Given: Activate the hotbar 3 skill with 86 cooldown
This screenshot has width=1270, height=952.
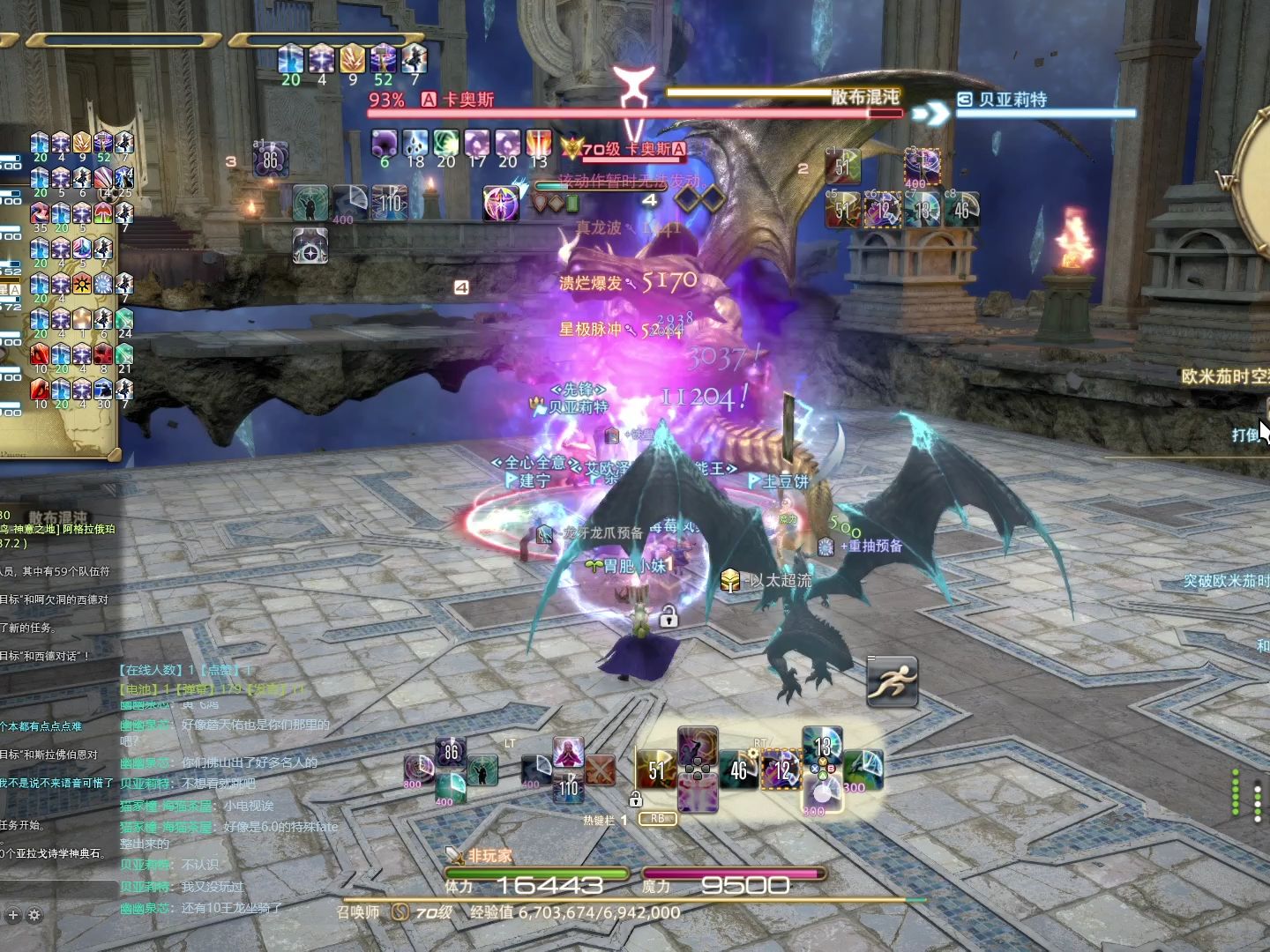Looking at the screenshot, I should pyautogui.click(x=270, y=160).
